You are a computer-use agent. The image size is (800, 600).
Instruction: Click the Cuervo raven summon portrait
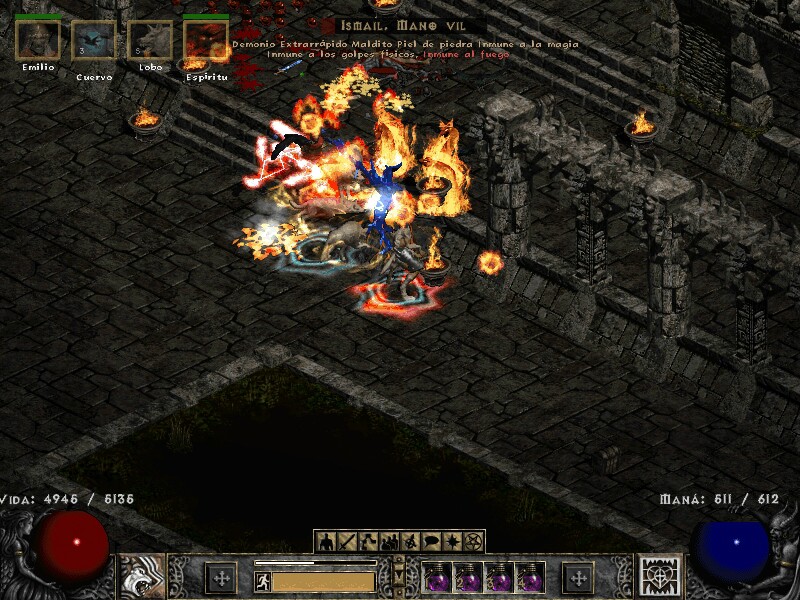pyautogui.click(x=93, y=41)
